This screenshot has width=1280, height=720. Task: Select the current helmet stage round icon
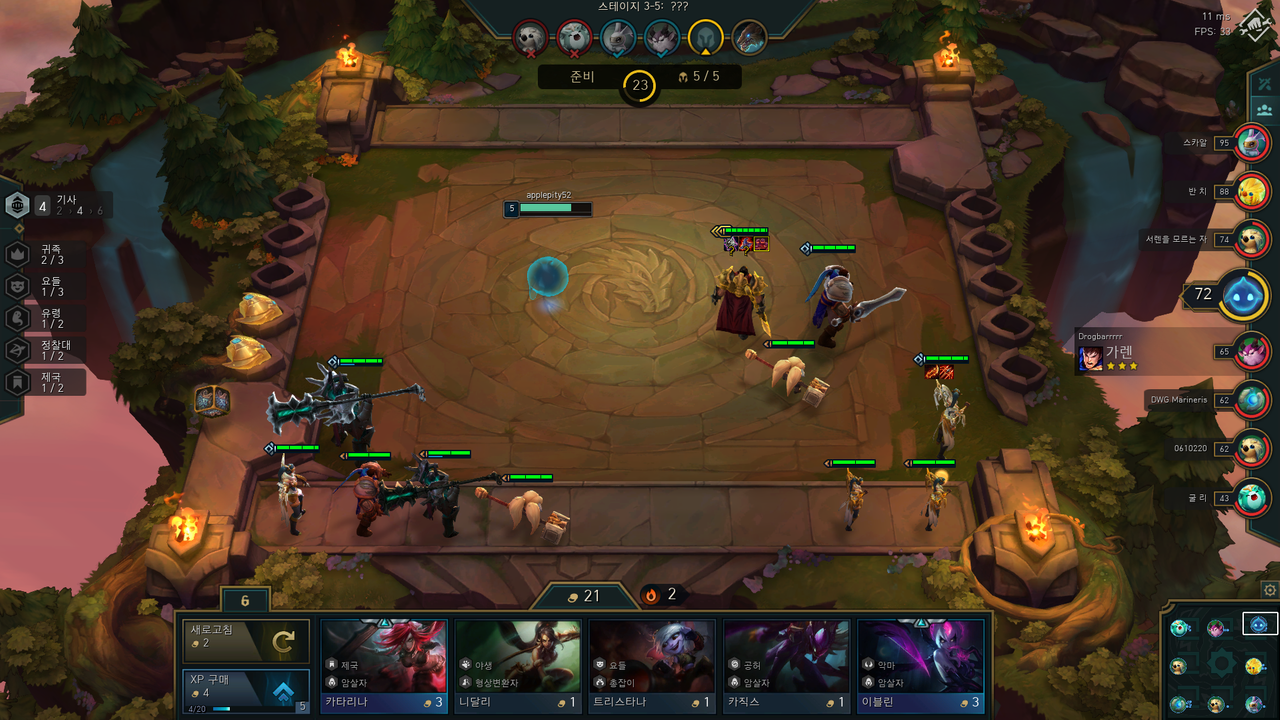click(x=706, y=38)
